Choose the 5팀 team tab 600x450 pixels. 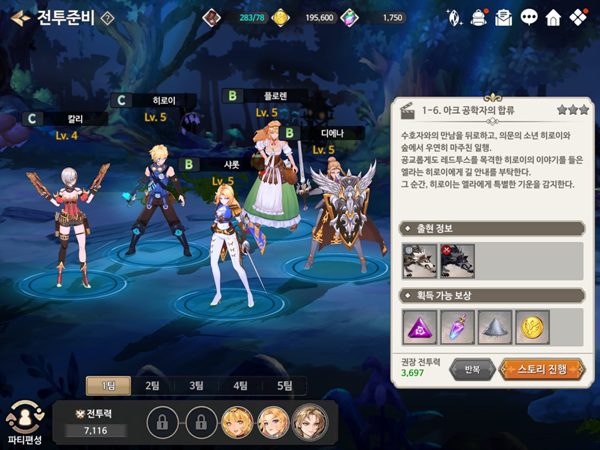[x=285, y=385]
